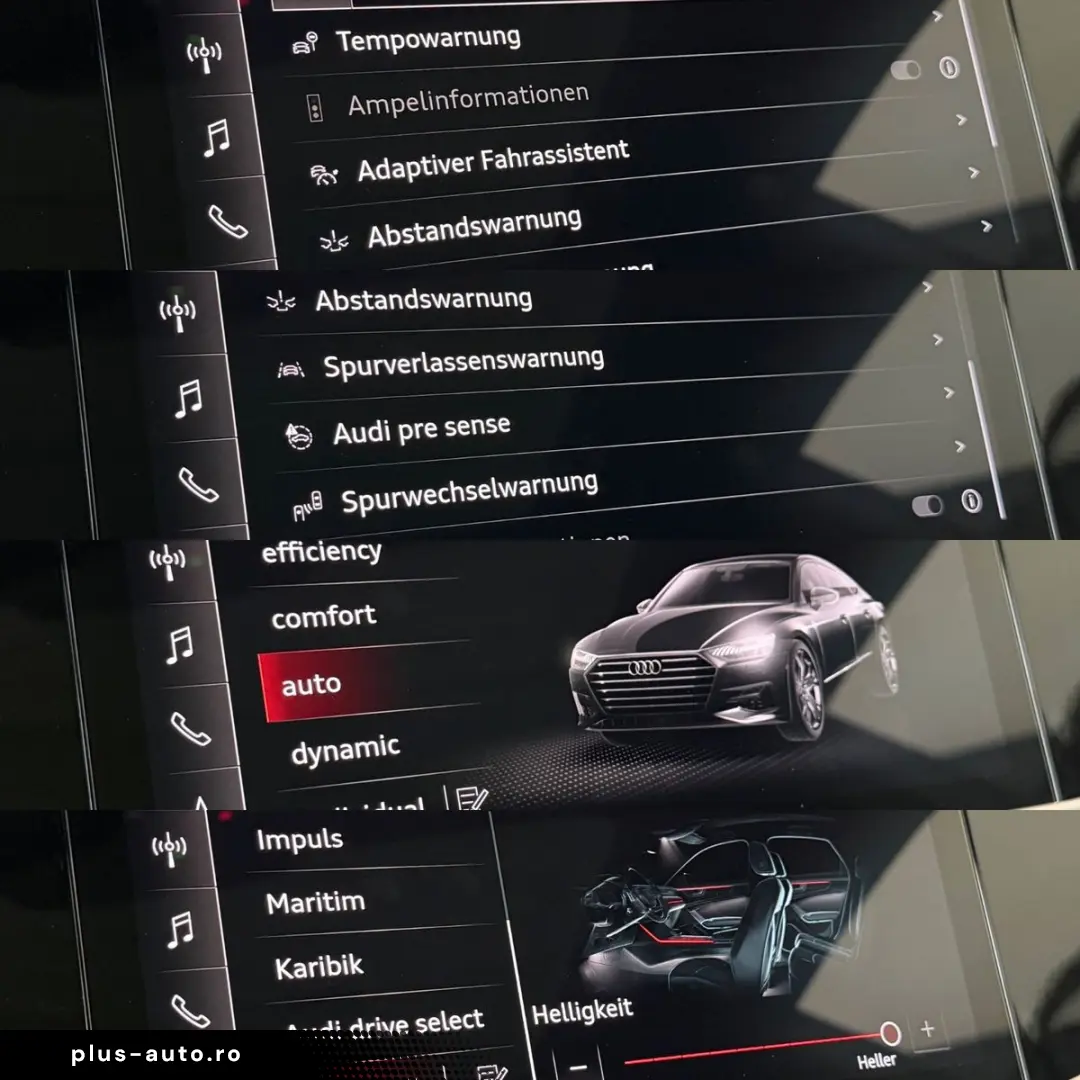Screen dimensions: 1080x1080
Task: Pick the Karibik lighting profile
Action: point(319,968)
